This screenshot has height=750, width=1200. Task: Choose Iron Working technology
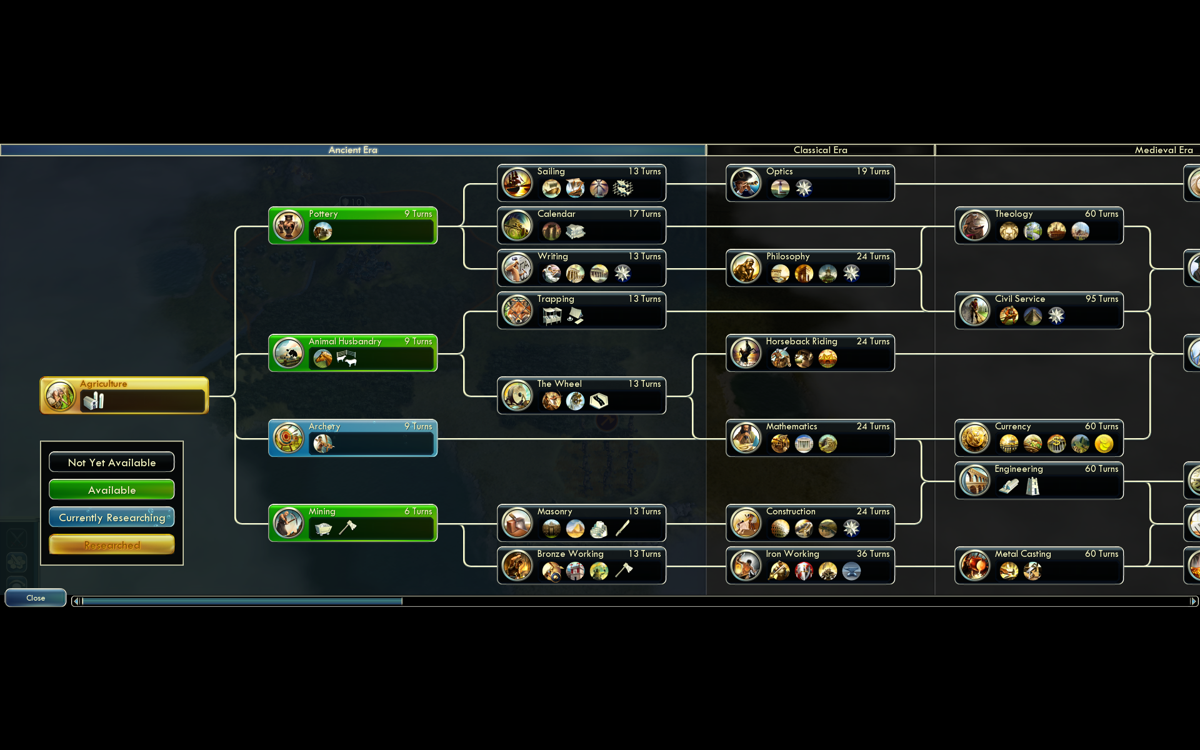(x=810, y=566)
